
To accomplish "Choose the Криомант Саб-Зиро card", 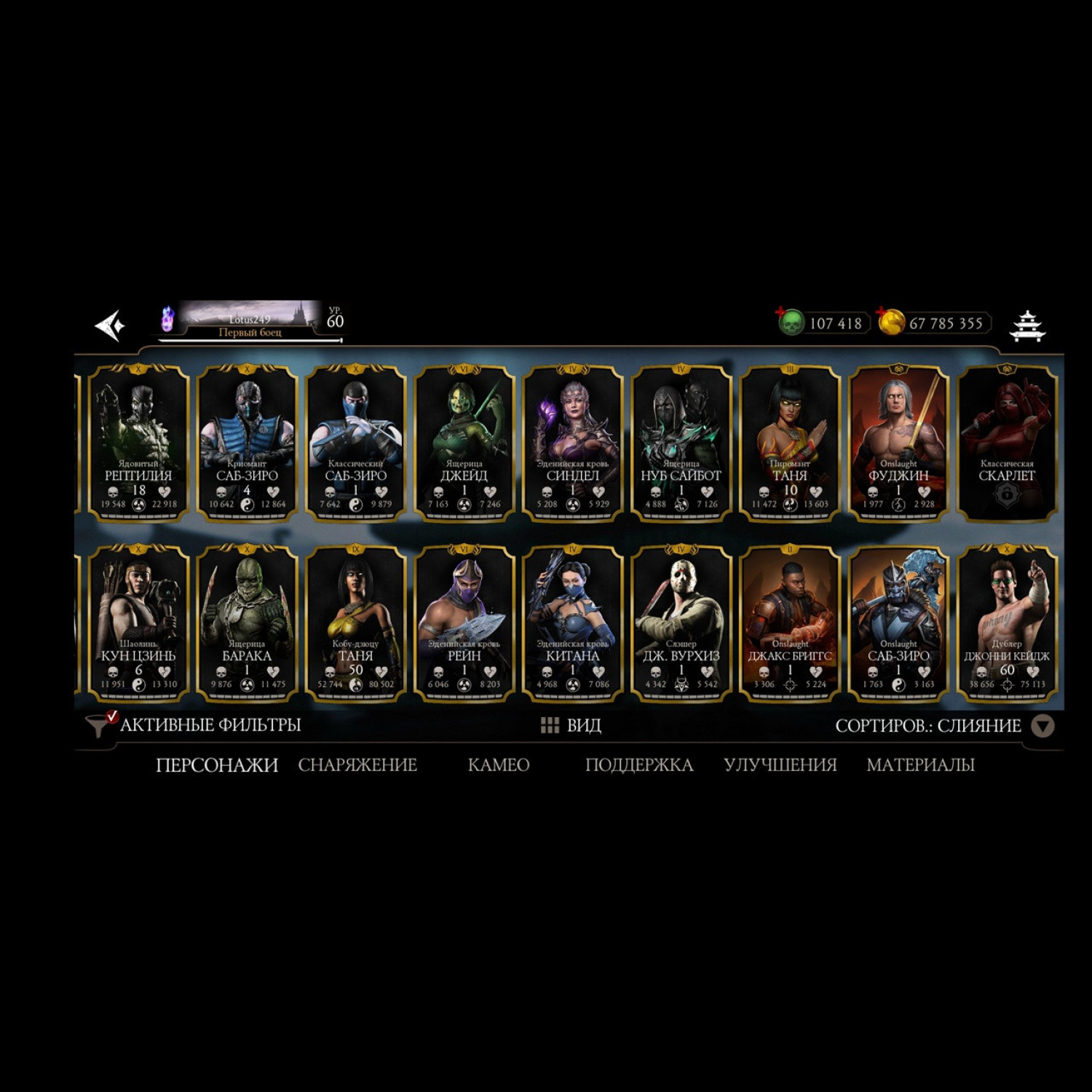I will [x=247, y=443].
